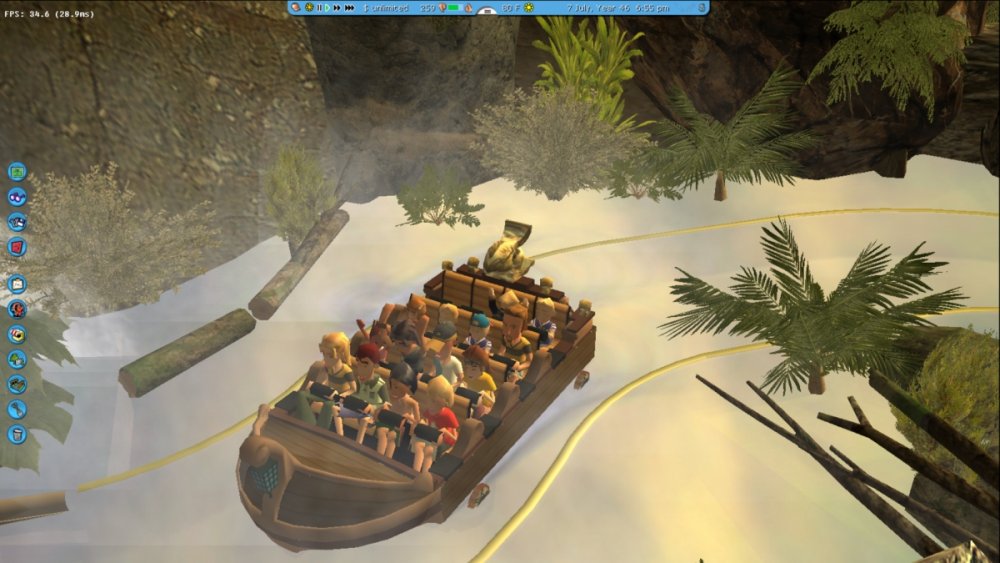Open the park map overview icon
Image resolution: width=1000 pixels, height=563 pixels.
click(17, 171)
